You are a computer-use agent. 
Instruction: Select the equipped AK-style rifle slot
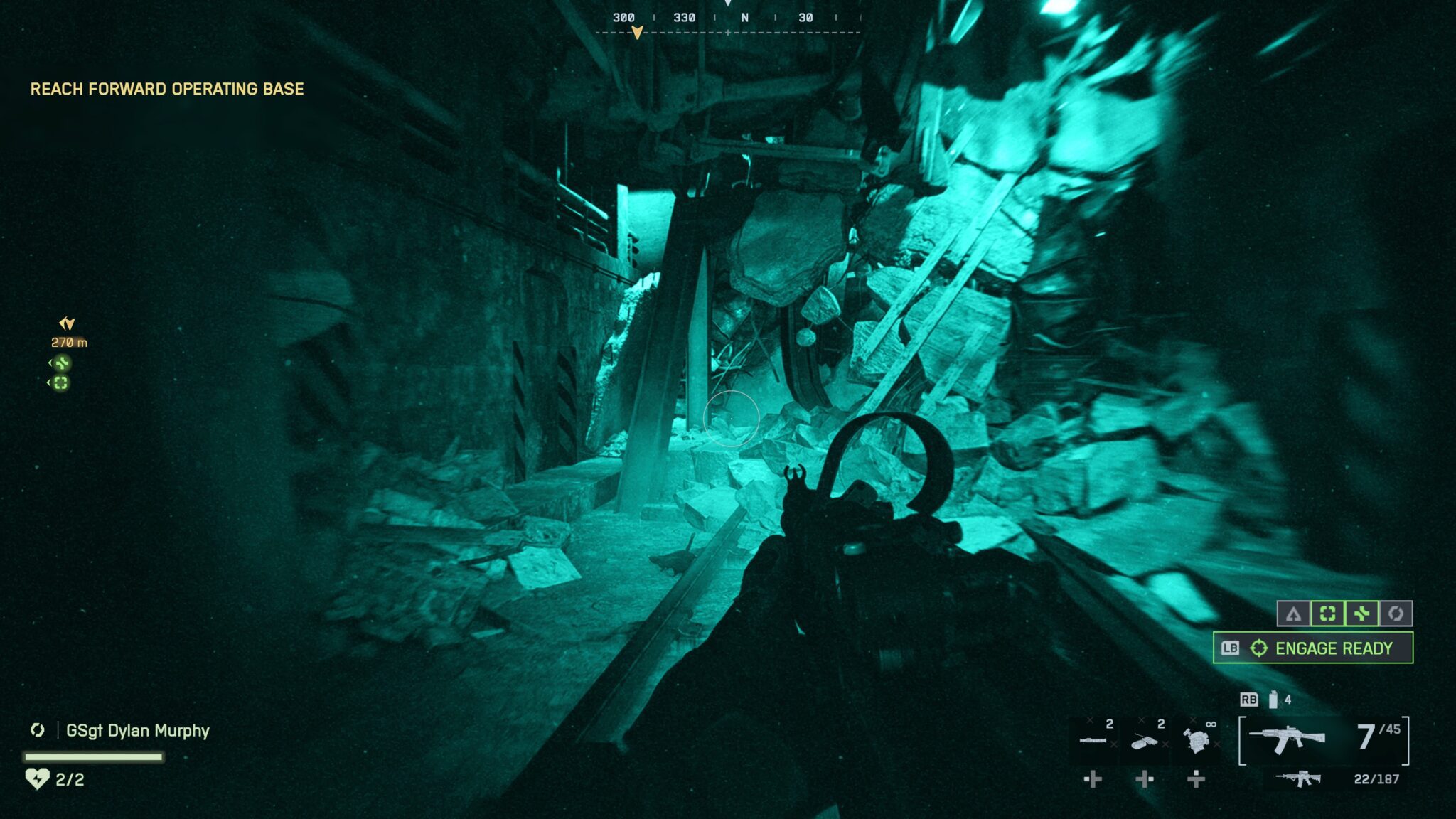[1287, 739]
